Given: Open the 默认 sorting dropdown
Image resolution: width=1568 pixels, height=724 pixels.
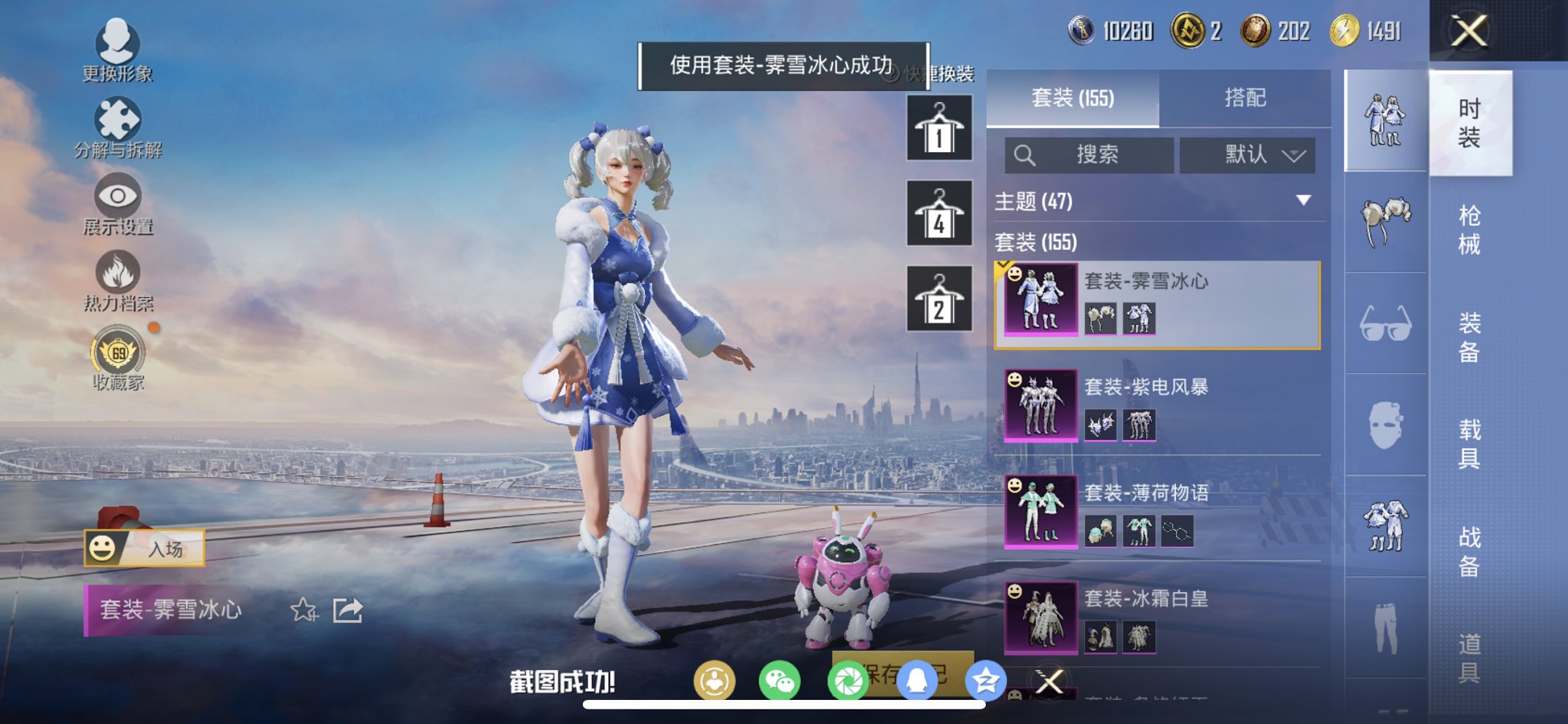Looking at the screenshot, I should [1248, 154].
